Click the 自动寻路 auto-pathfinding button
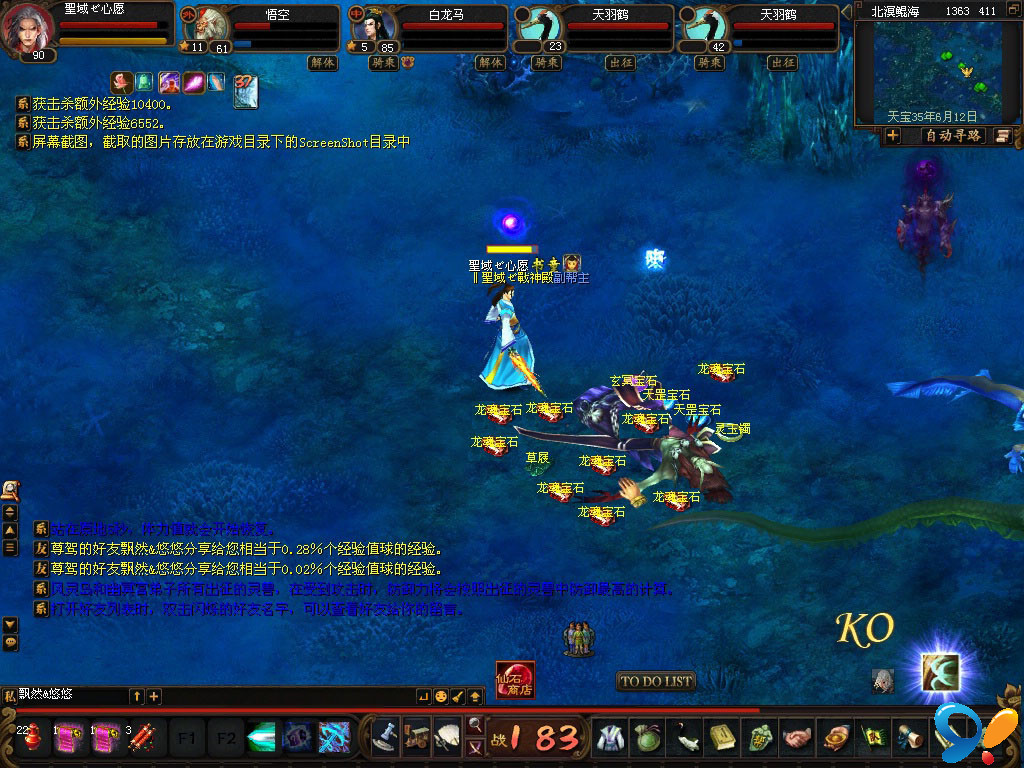1024x768 pixels. pyautogui.click(x=951, y=136)
